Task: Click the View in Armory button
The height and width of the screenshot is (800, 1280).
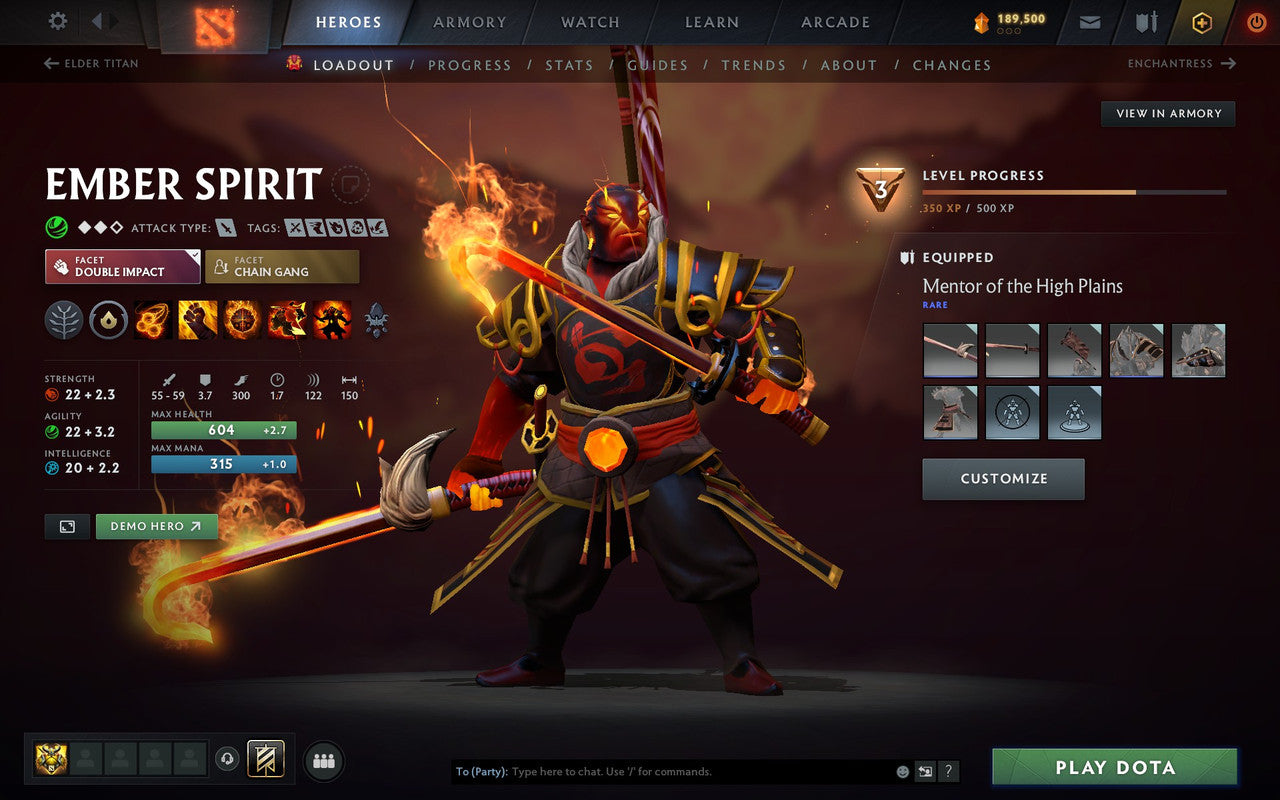Action: click(1167, 113)
